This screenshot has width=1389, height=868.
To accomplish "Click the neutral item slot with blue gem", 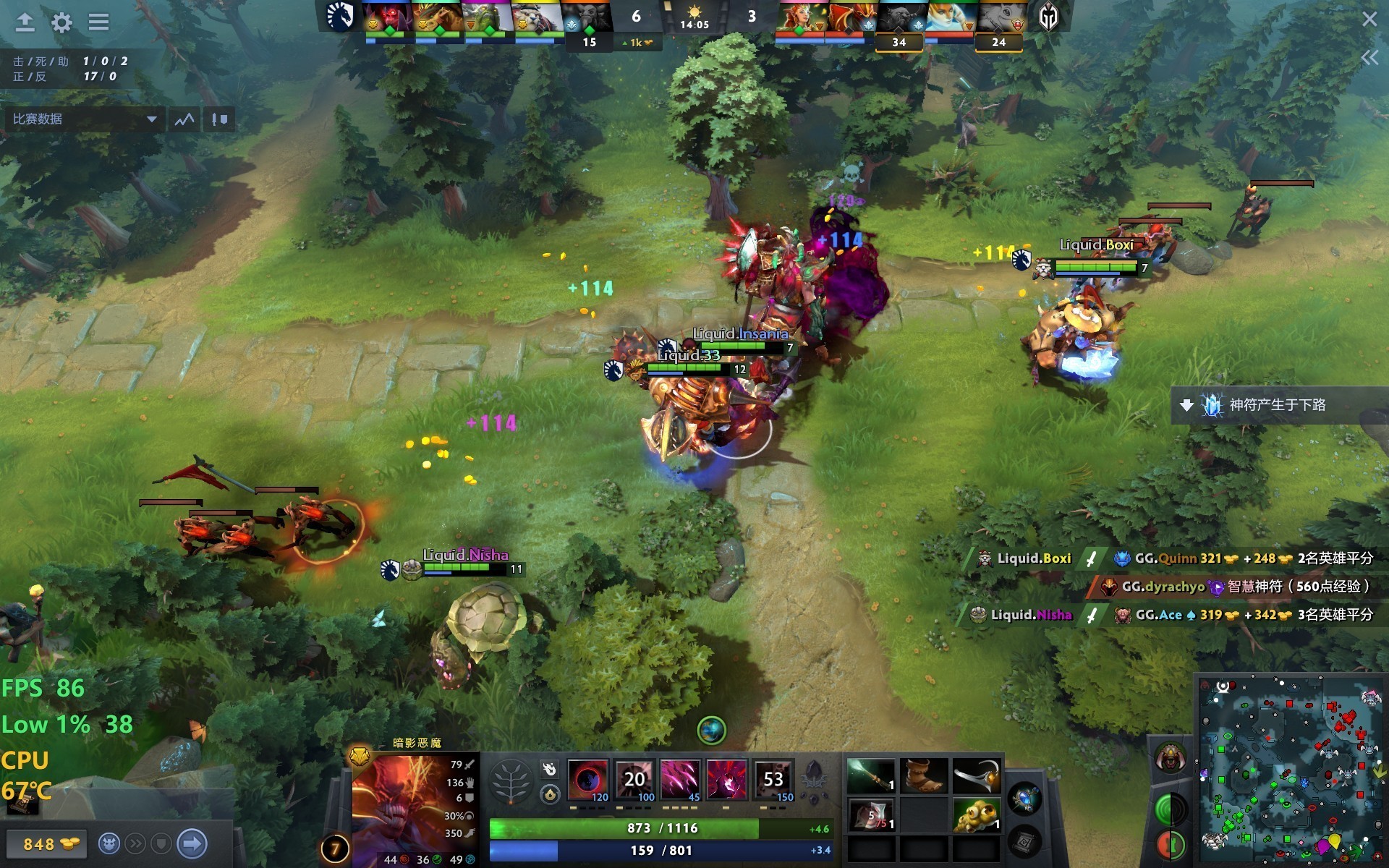I will point(1025,799).
